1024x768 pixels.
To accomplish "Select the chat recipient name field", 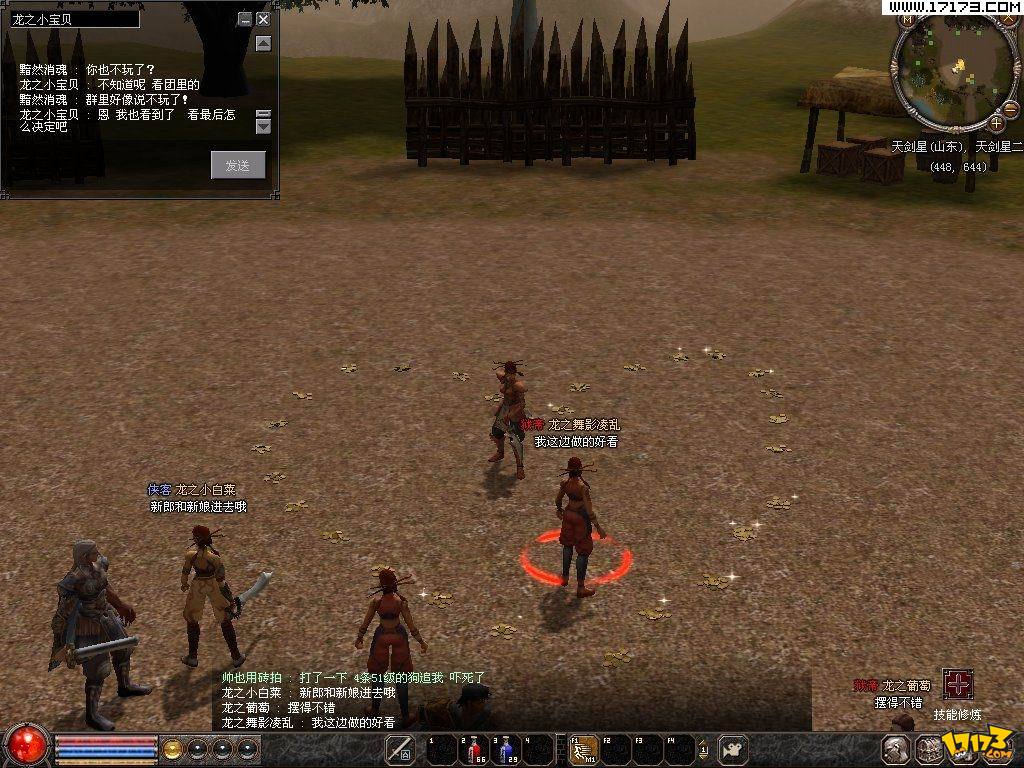I will tap(74, 19).
